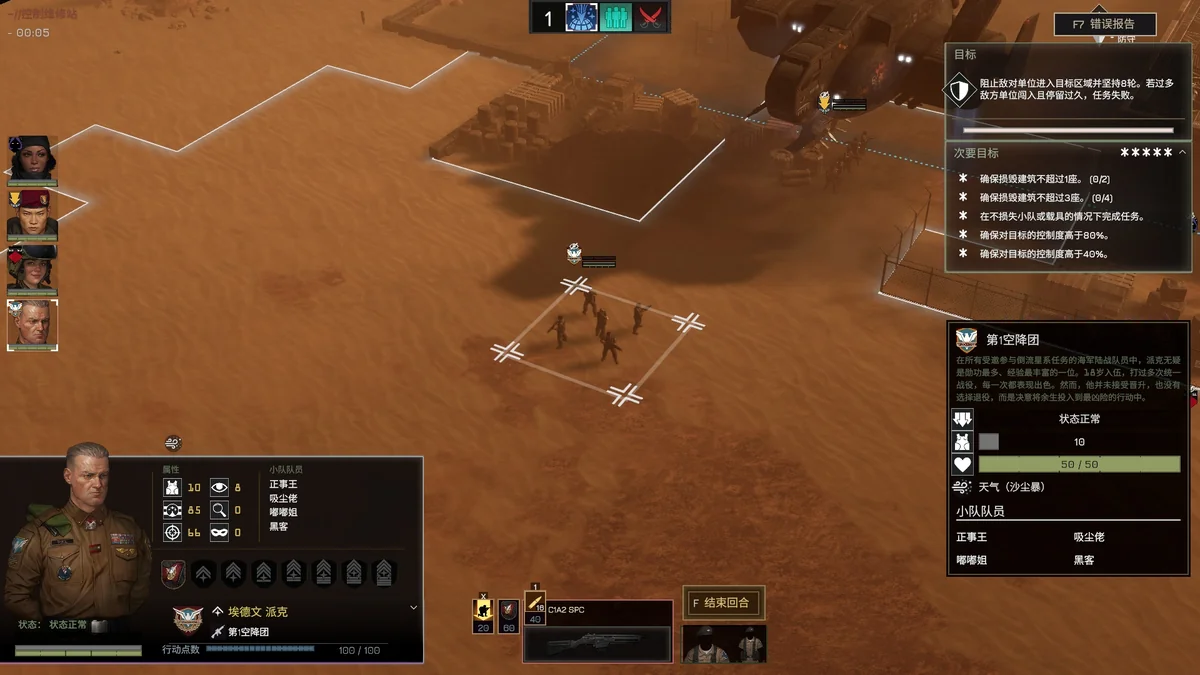Select the blue globe deployment phase icon
The height and width of the screenshot is (675, 1200).
coord(581,18)
